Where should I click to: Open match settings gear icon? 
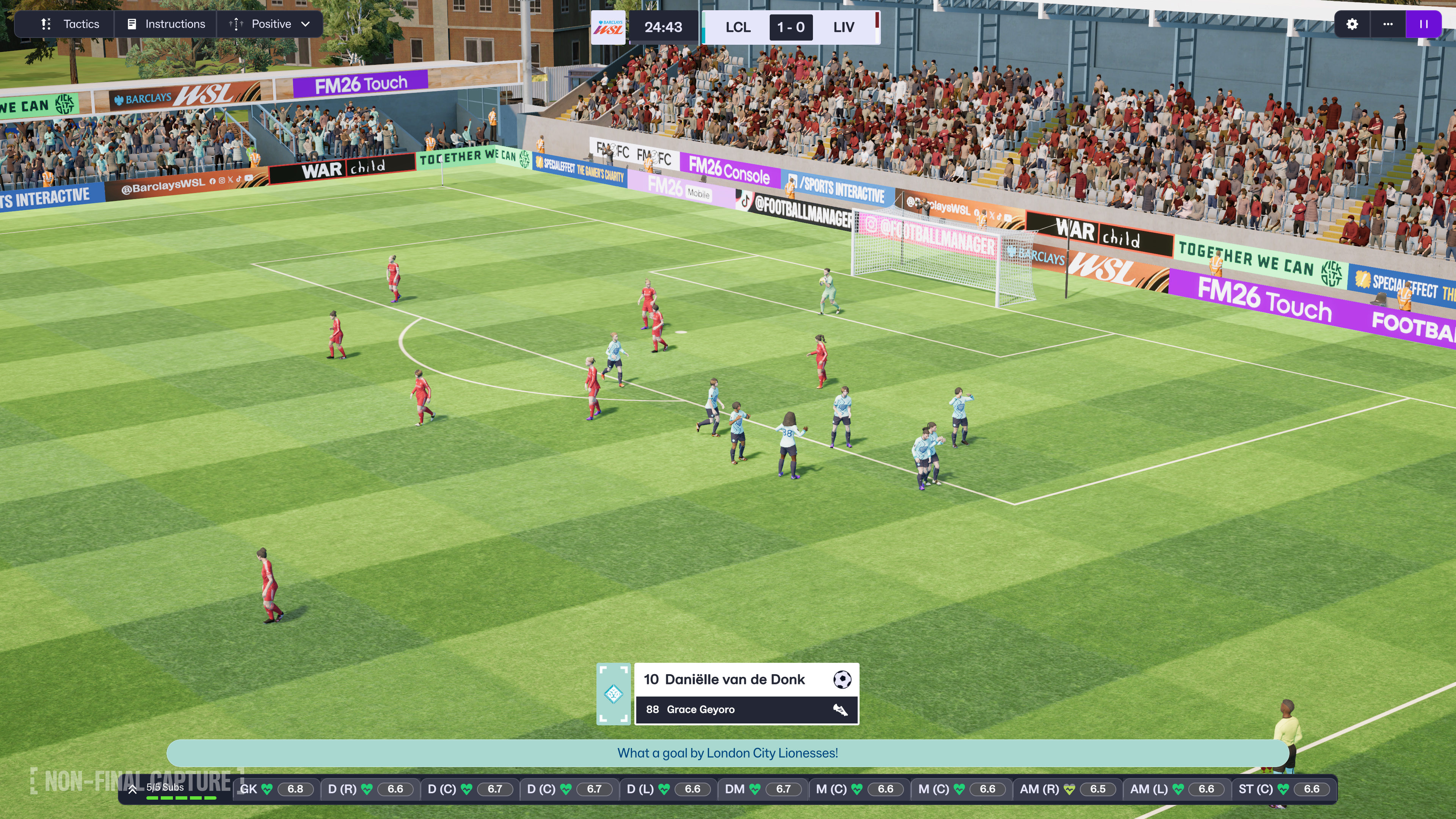[1352, 24]
